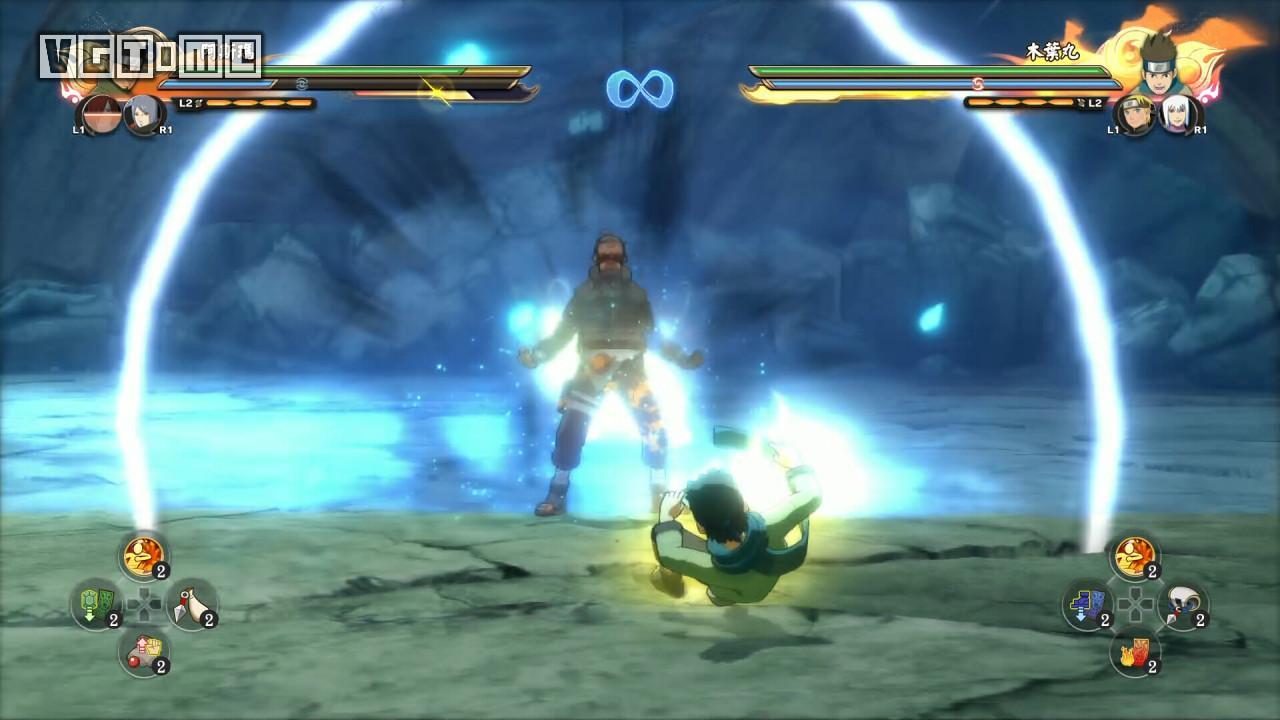Activate the attack-up fist item slot
Image resolution: width=1280 pixels, height=720 pixels.
(144, 651)
